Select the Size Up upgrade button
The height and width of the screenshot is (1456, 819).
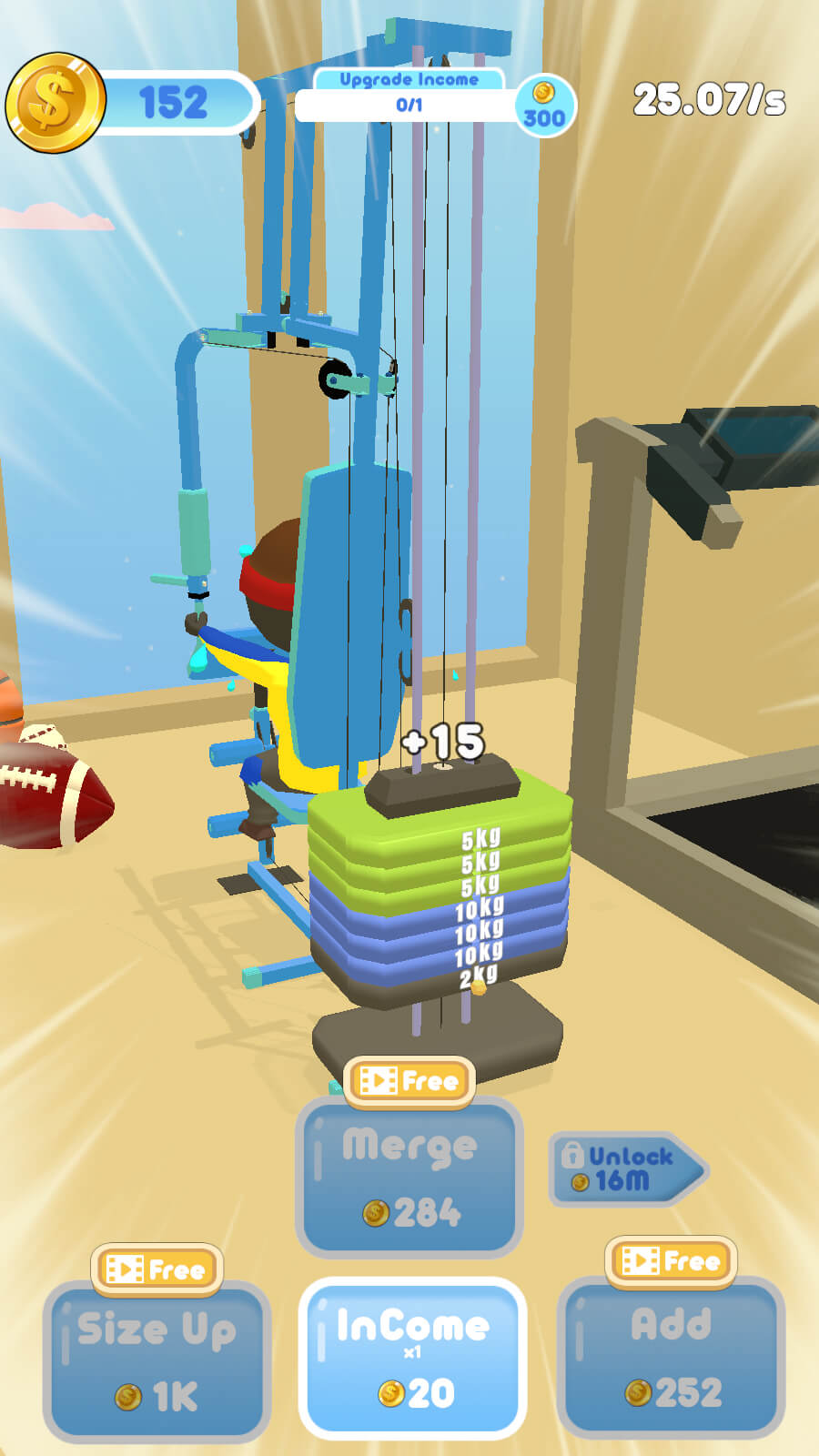click(157, 1360)
